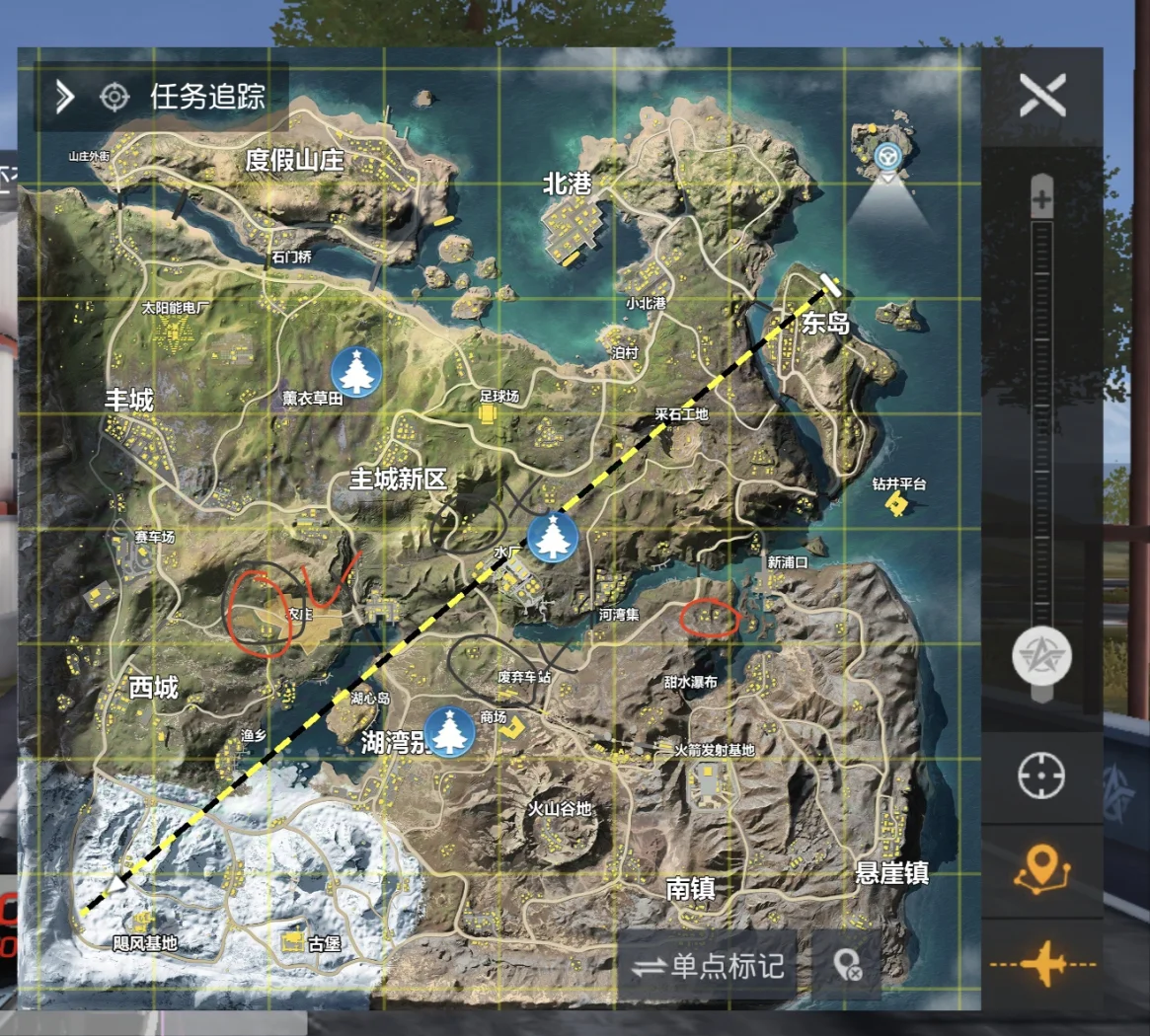Select the Christmas tree marker beside 水厂
The image size is (1150, 1036).
click(x=553, y=537)
